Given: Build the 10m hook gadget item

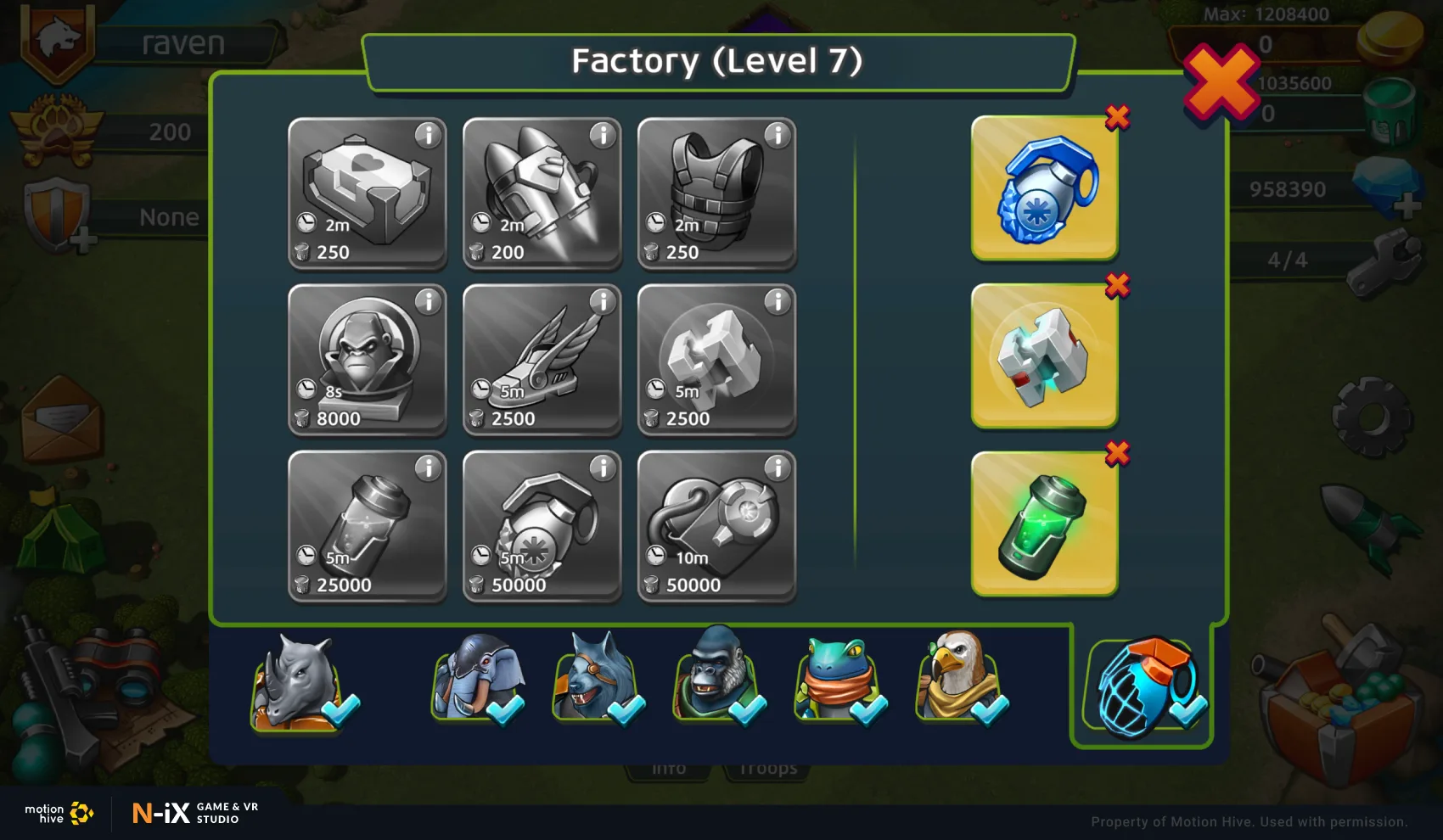Looking at the screenshot, I should [716, 526].
